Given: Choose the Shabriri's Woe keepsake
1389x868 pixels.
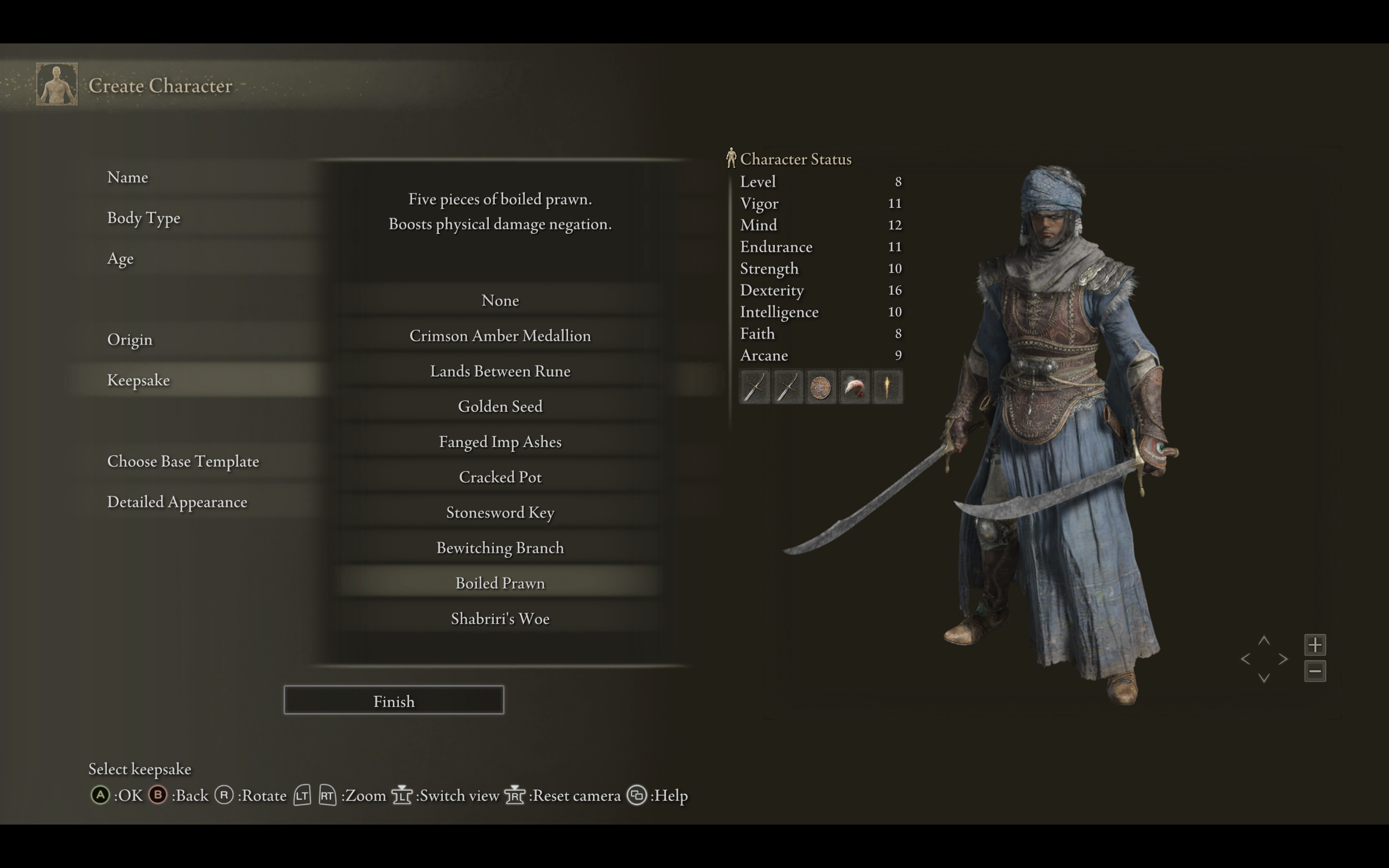Looking at the screenshot, I should (x=500, y=618).
